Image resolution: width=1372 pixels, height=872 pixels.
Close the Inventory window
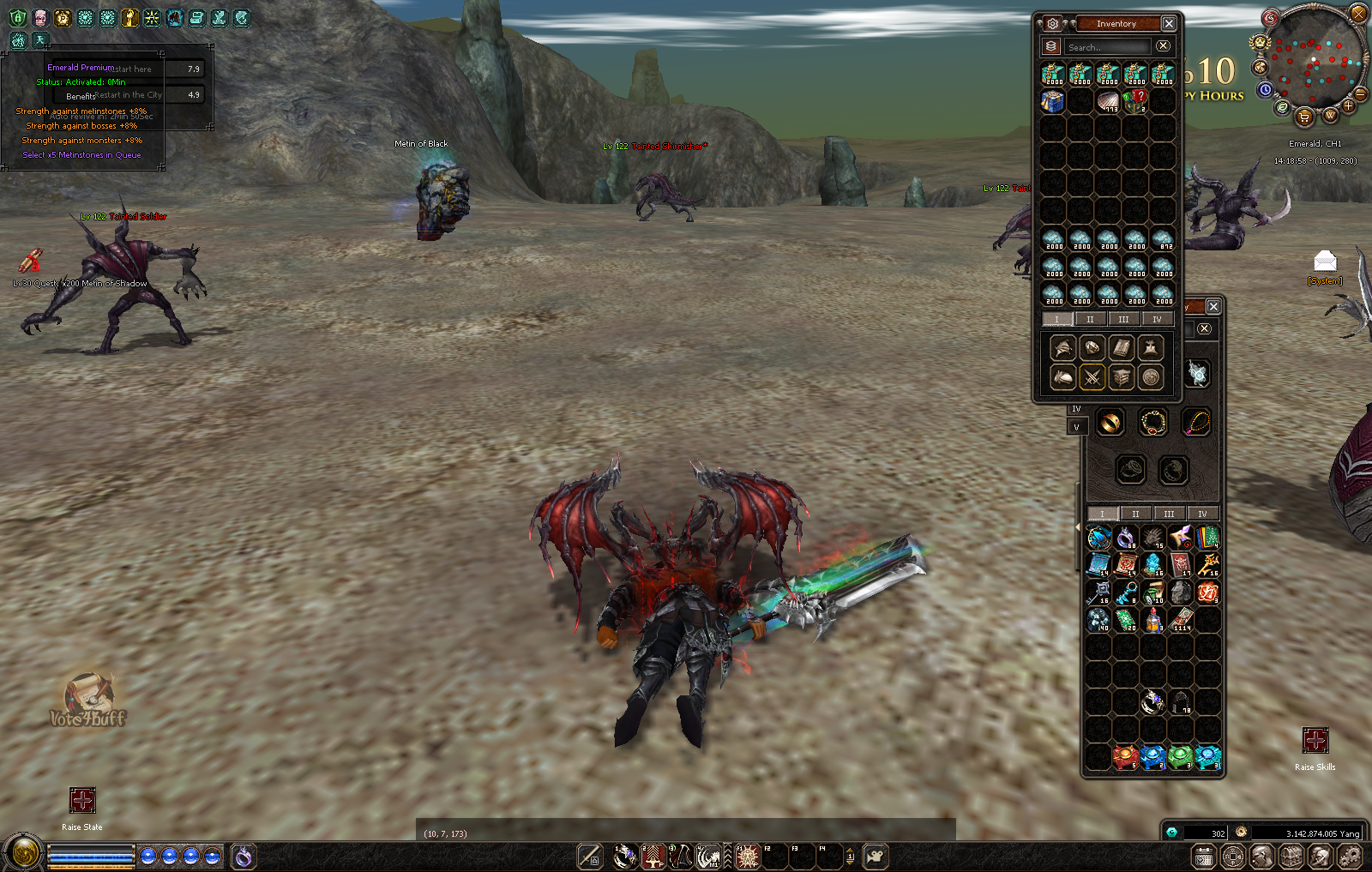coord(1169,24)
